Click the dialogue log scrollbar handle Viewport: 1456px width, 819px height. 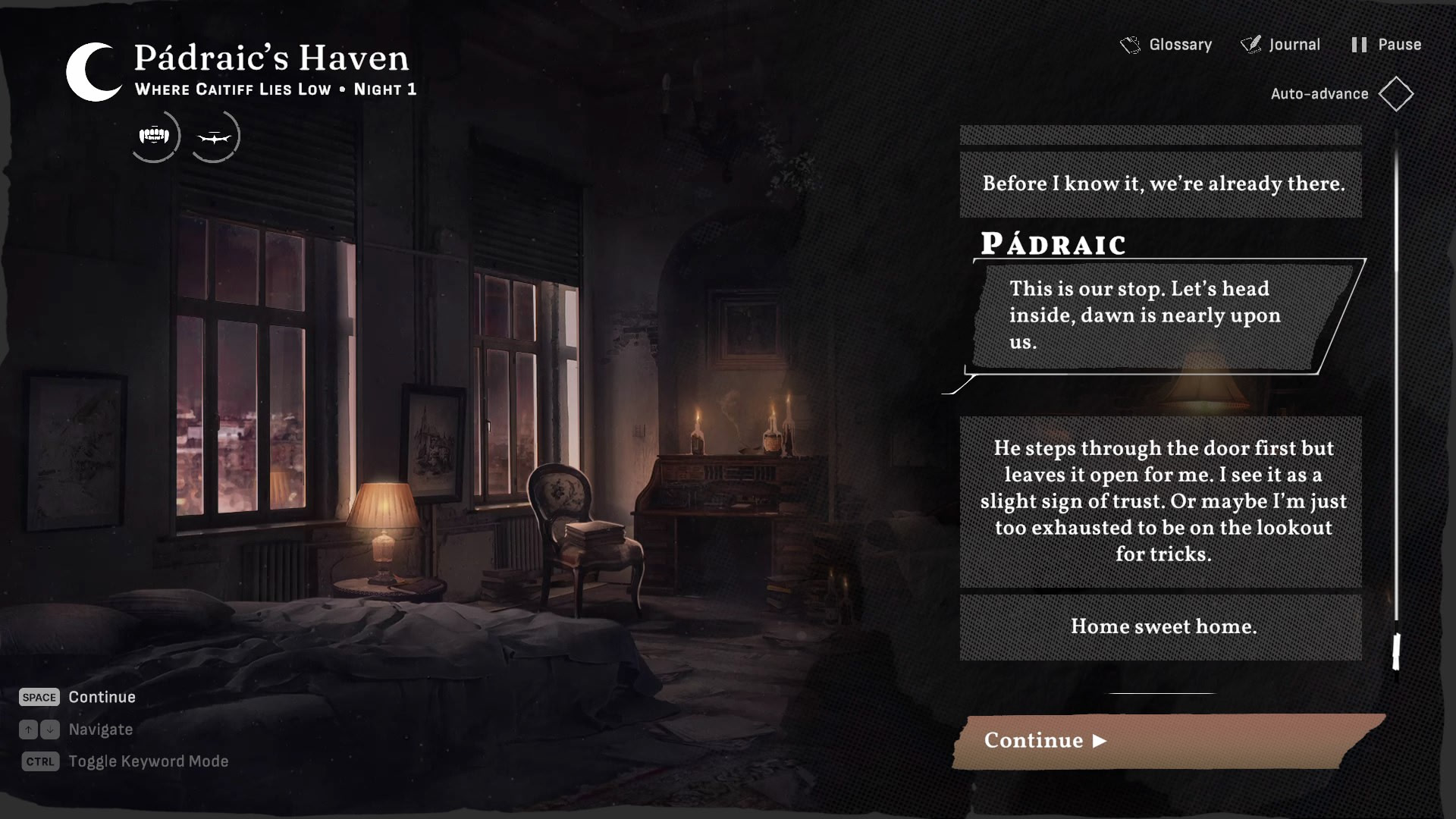click(1395, 651)
